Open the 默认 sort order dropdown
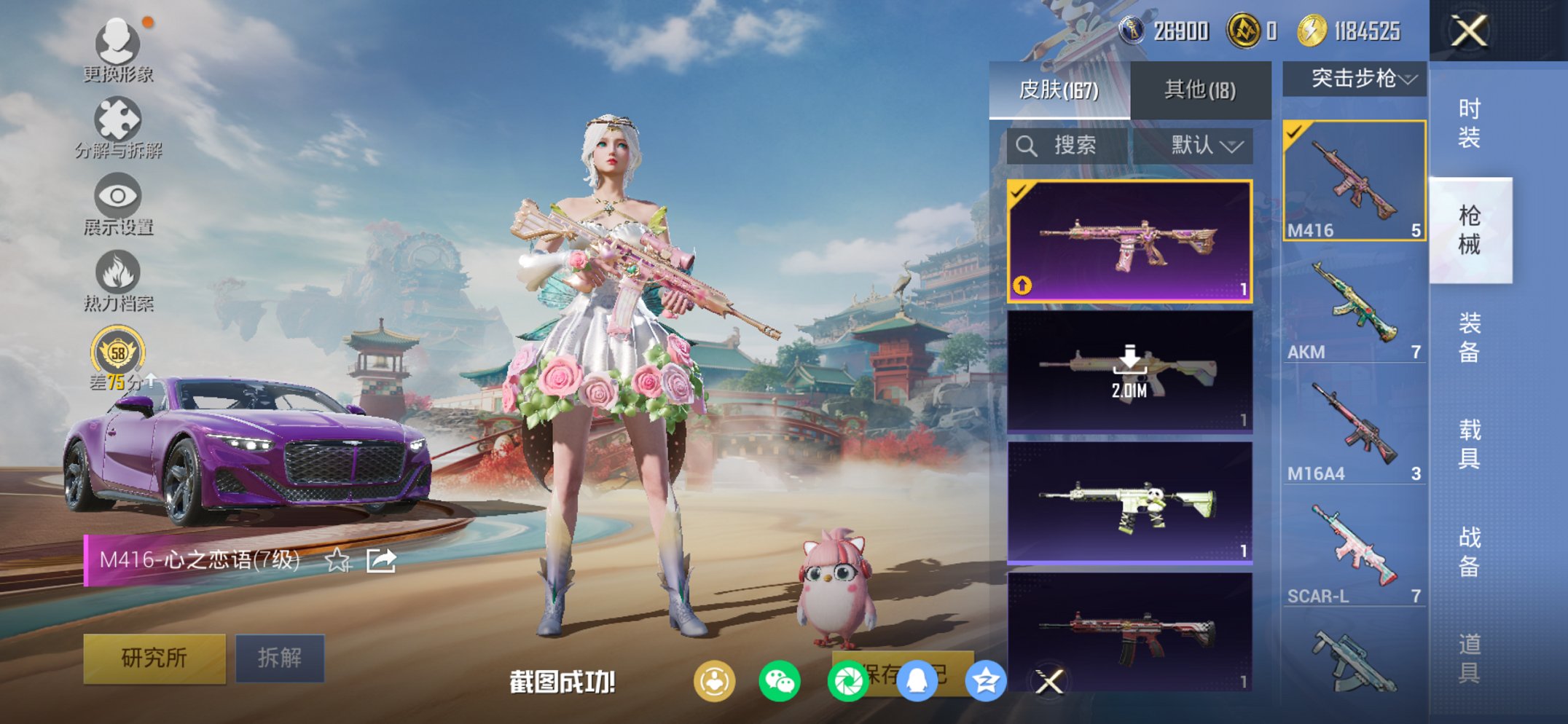 coord(1204,146)
